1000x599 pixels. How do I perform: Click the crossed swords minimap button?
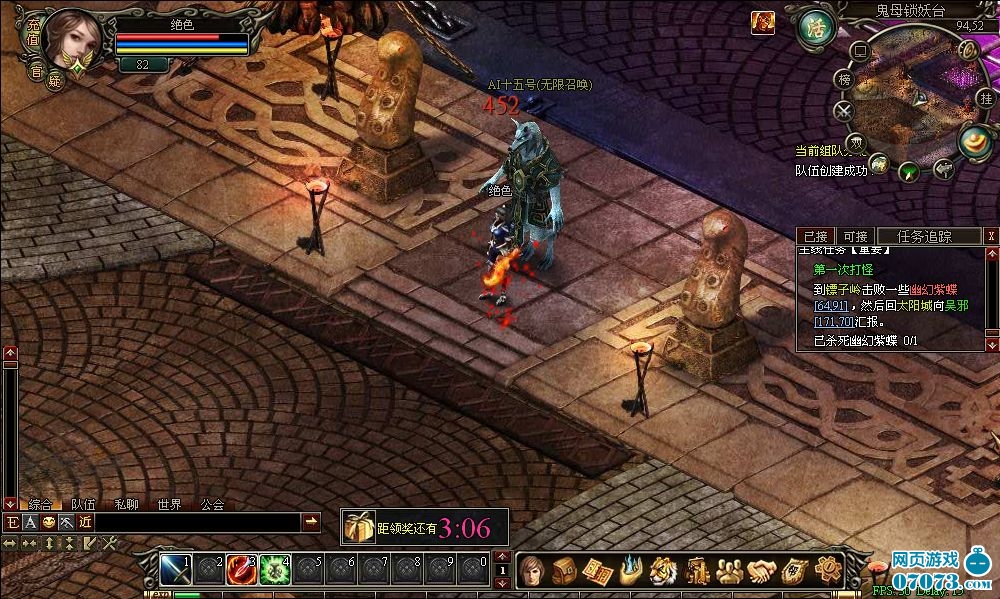coord(845,110)
